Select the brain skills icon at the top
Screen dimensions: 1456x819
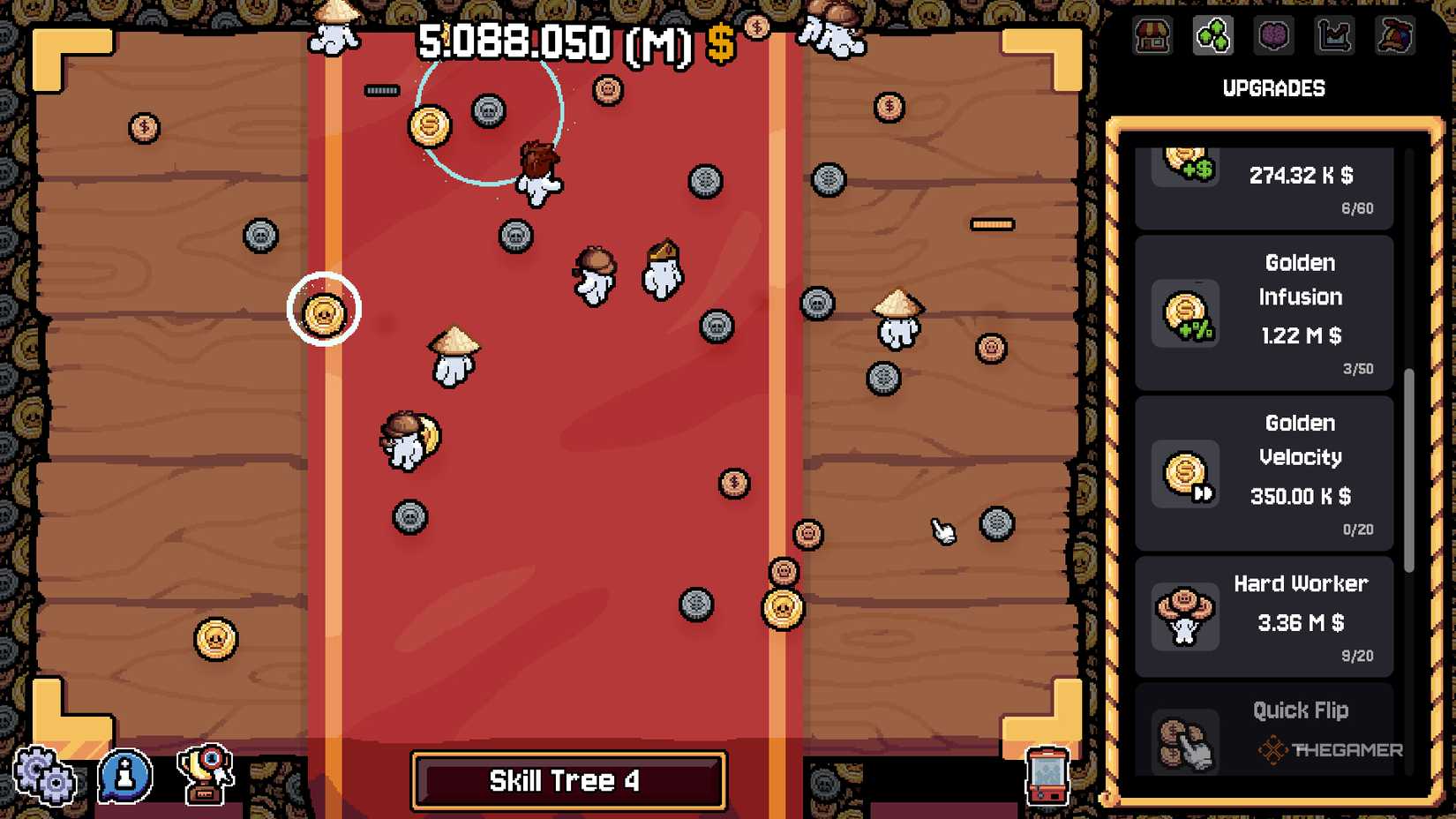click(x=1273, y=37)
